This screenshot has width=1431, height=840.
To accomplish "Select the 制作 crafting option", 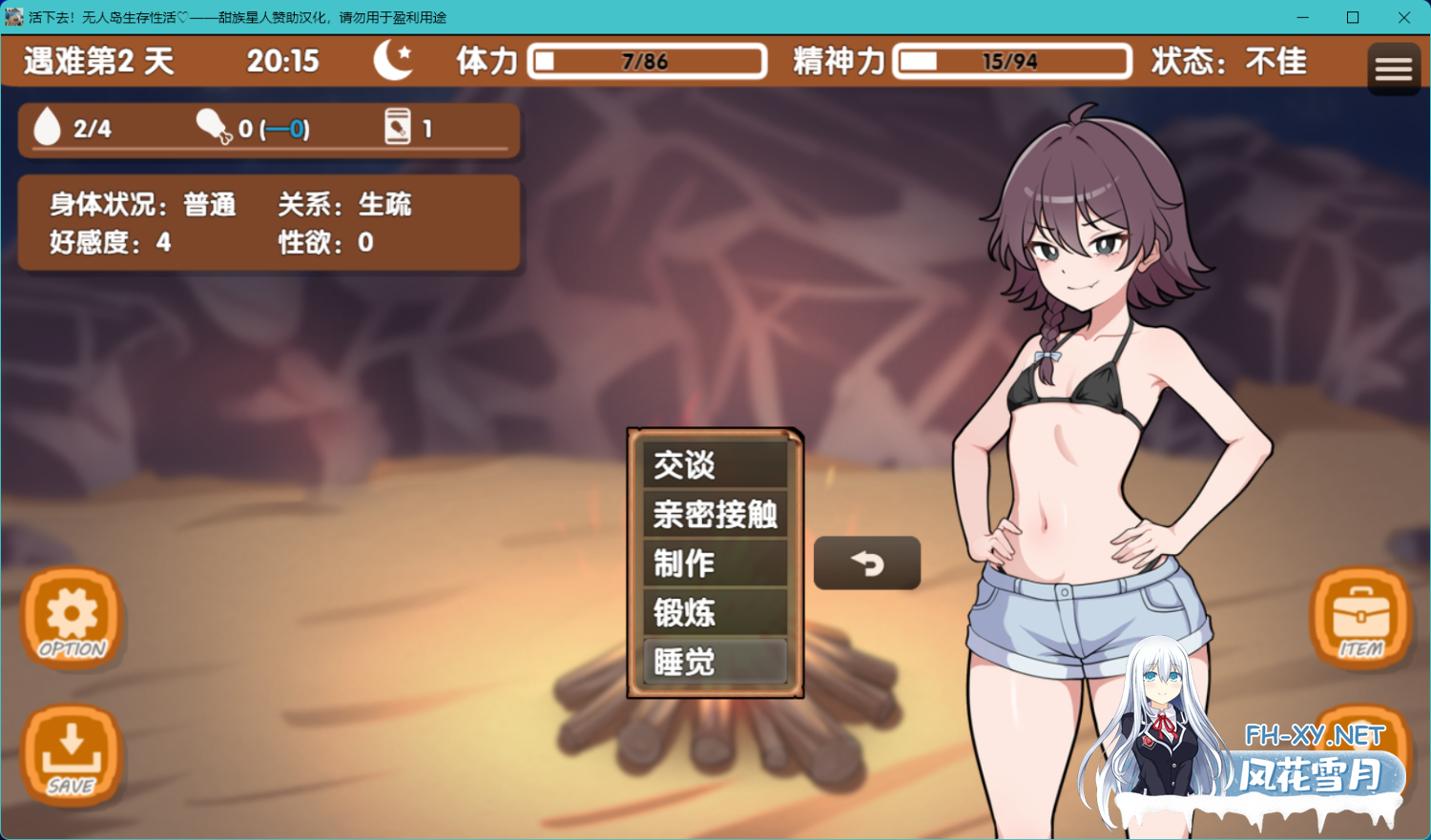I will pos(715,563).
